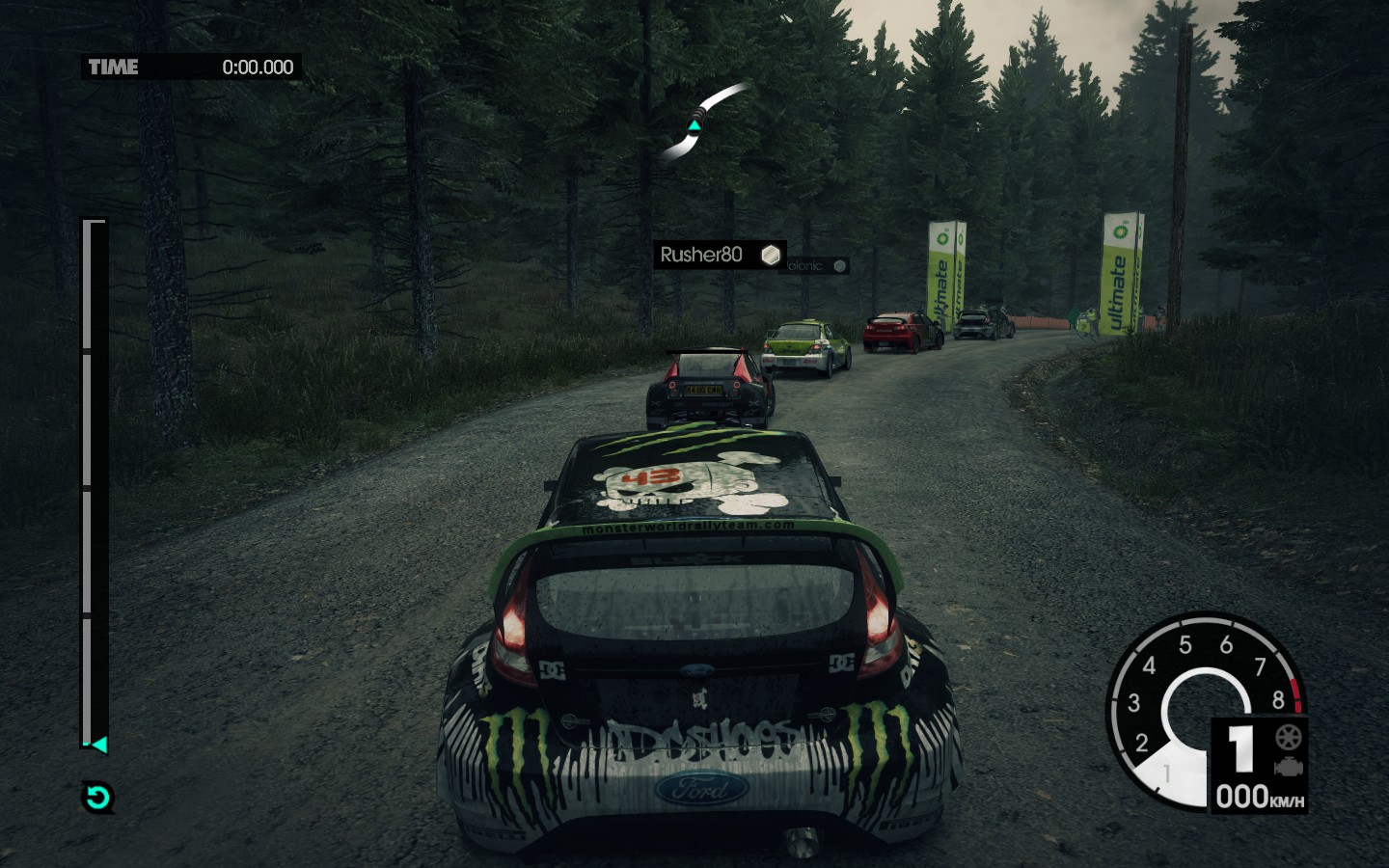The height and width of the screenshot is (868, 1389).
Task: Select the Rusher80 player name tag
Action: (719, 255)
